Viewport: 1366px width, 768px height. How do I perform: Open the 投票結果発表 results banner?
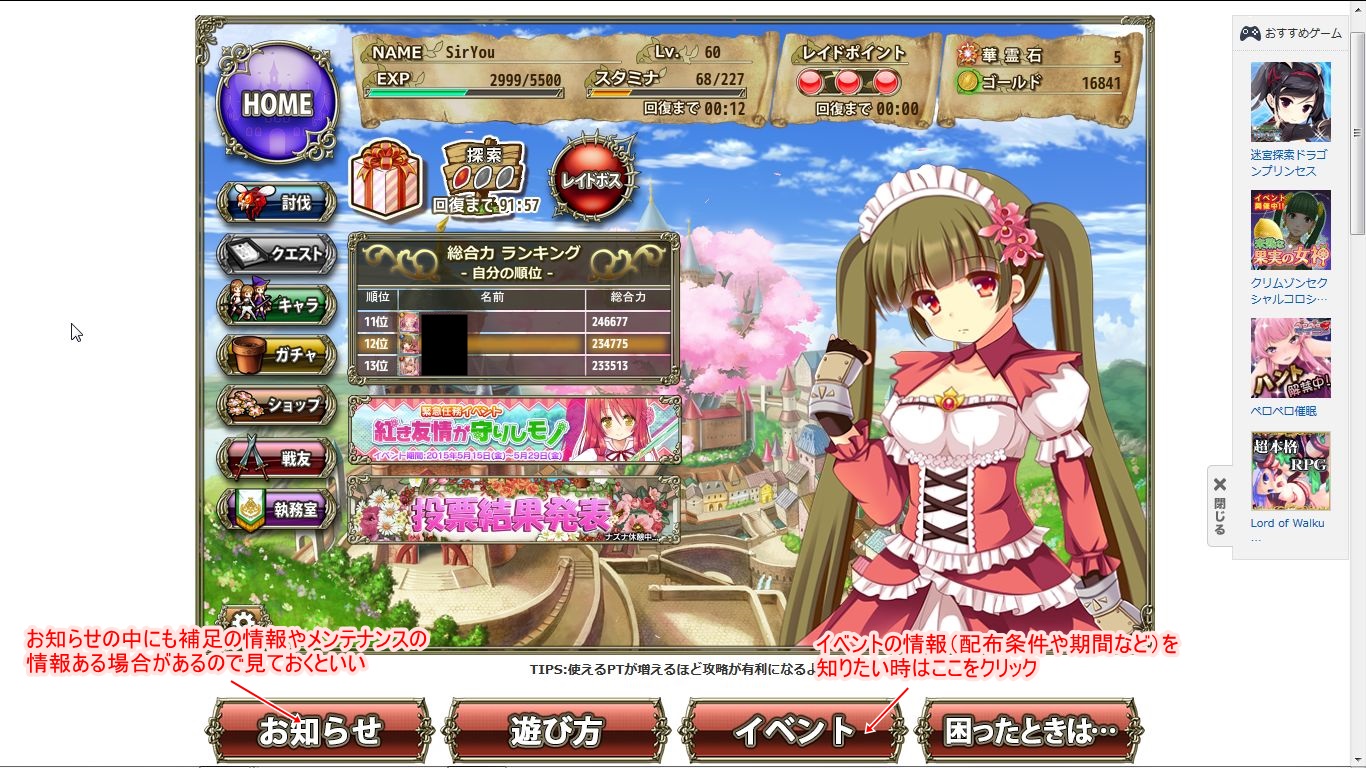pos(512,510)
